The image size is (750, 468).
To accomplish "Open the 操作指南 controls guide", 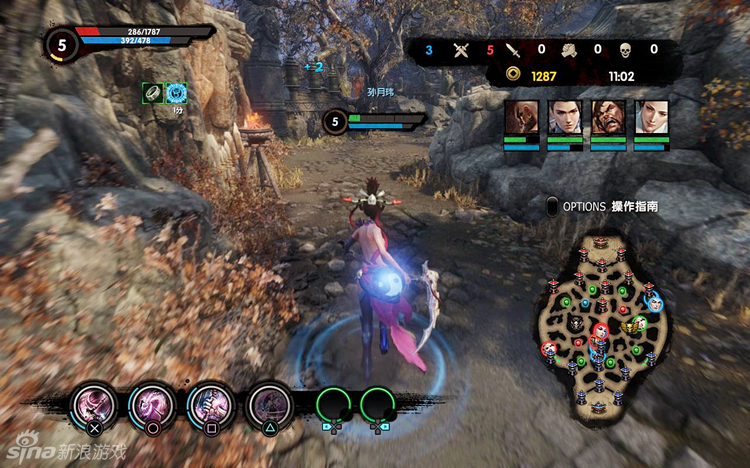I will click(x=635, y=207).
